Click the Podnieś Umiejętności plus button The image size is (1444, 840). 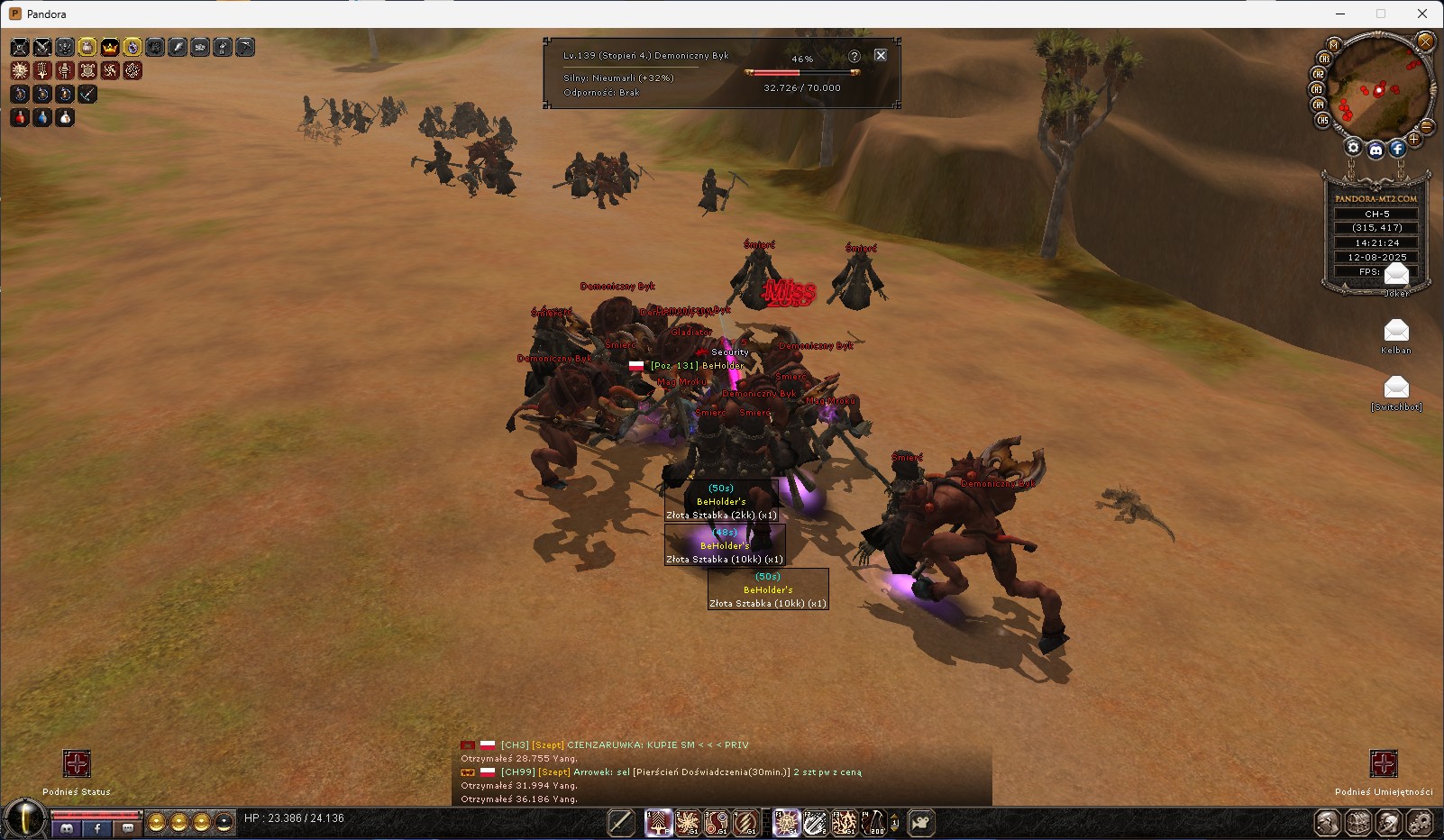pyautogui.click(x=1383, y=764)
